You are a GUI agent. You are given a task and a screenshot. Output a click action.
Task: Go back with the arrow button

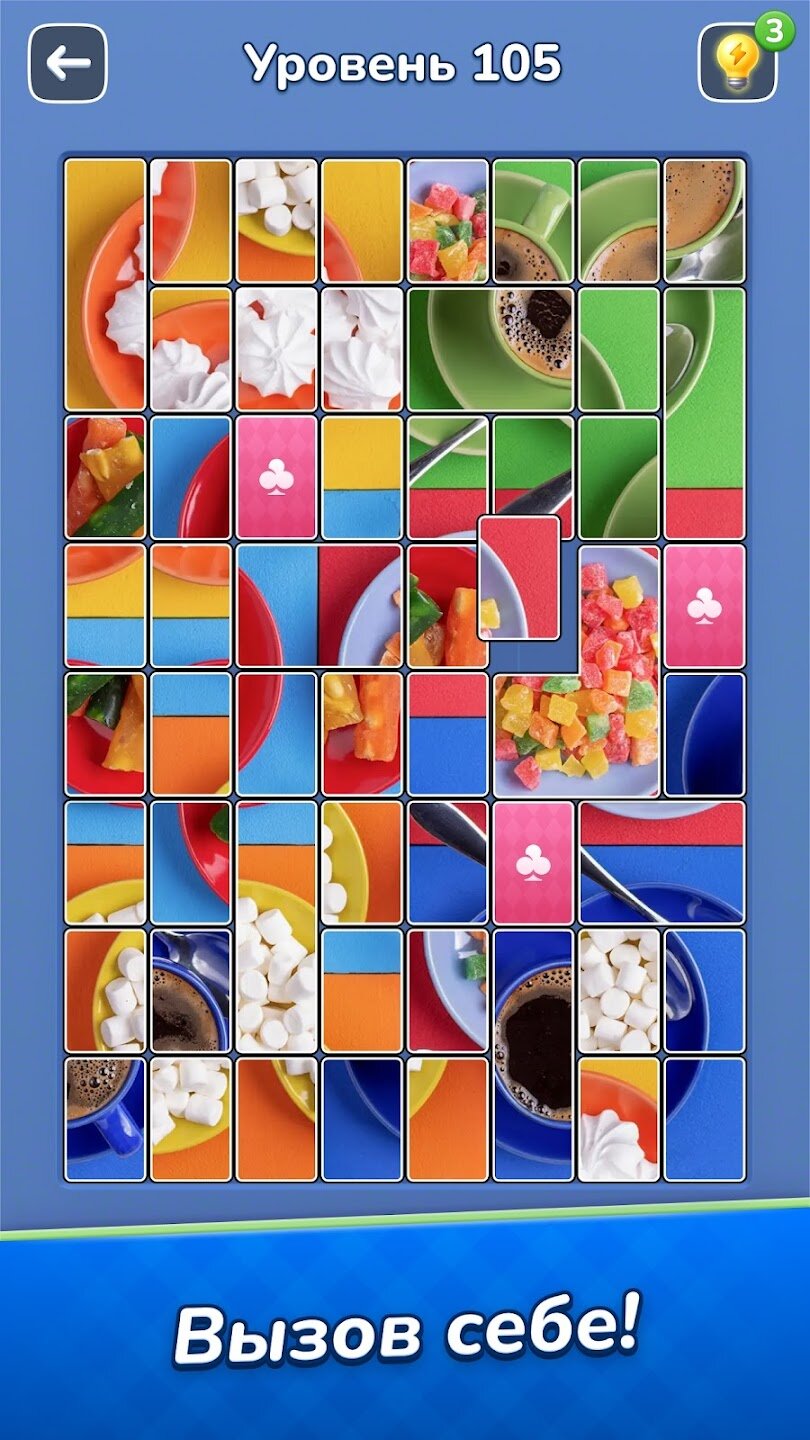point(68,64)
